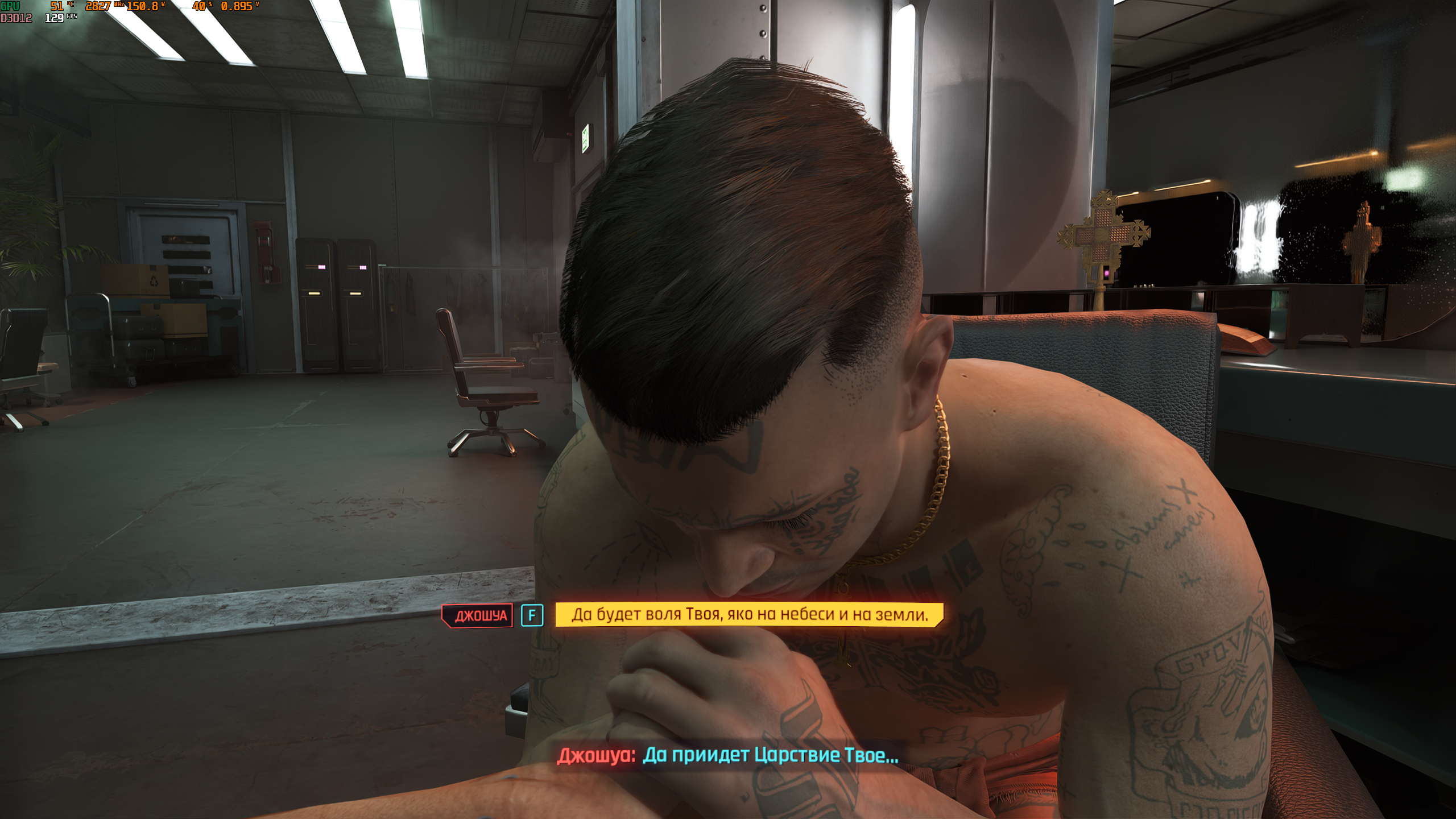
Task: Click the GPU temperature 51 °C readout
Action: [56, 7]
